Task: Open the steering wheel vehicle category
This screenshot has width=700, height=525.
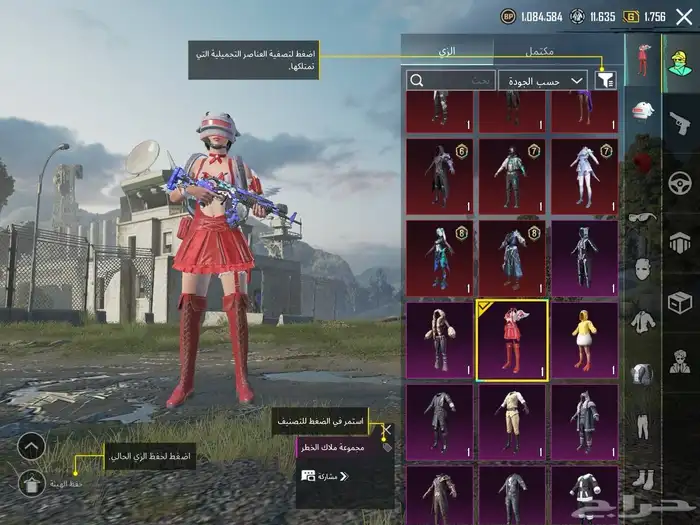Action: 681,183
